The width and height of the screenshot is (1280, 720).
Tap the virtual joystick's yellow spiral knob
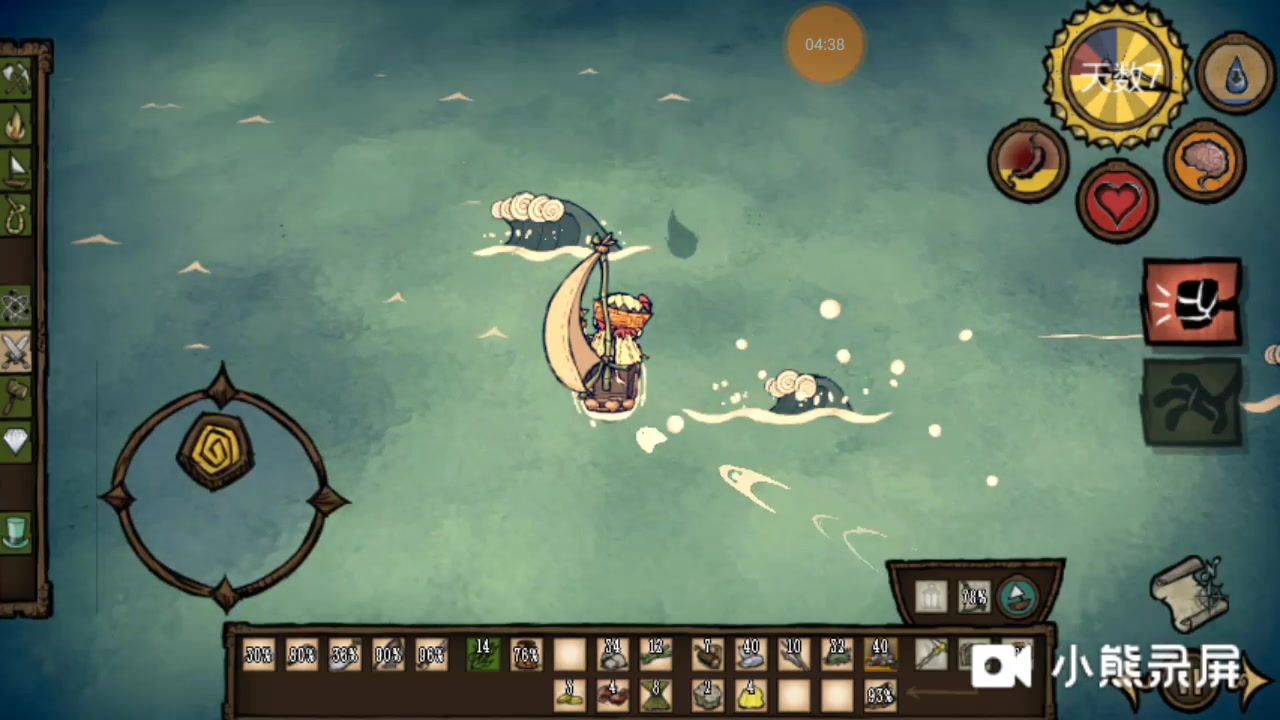click(215, 450)
